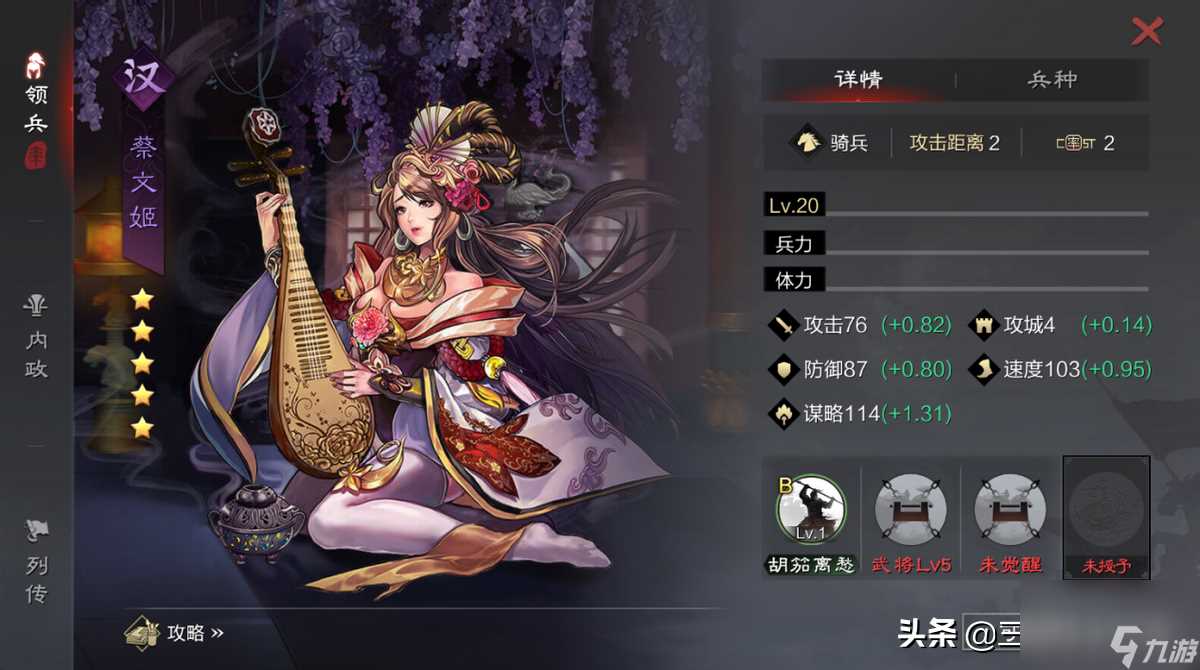Screen dimensions: 1200x670
Task: Select the 领兵 side tab
Action: tap(37, 110)
